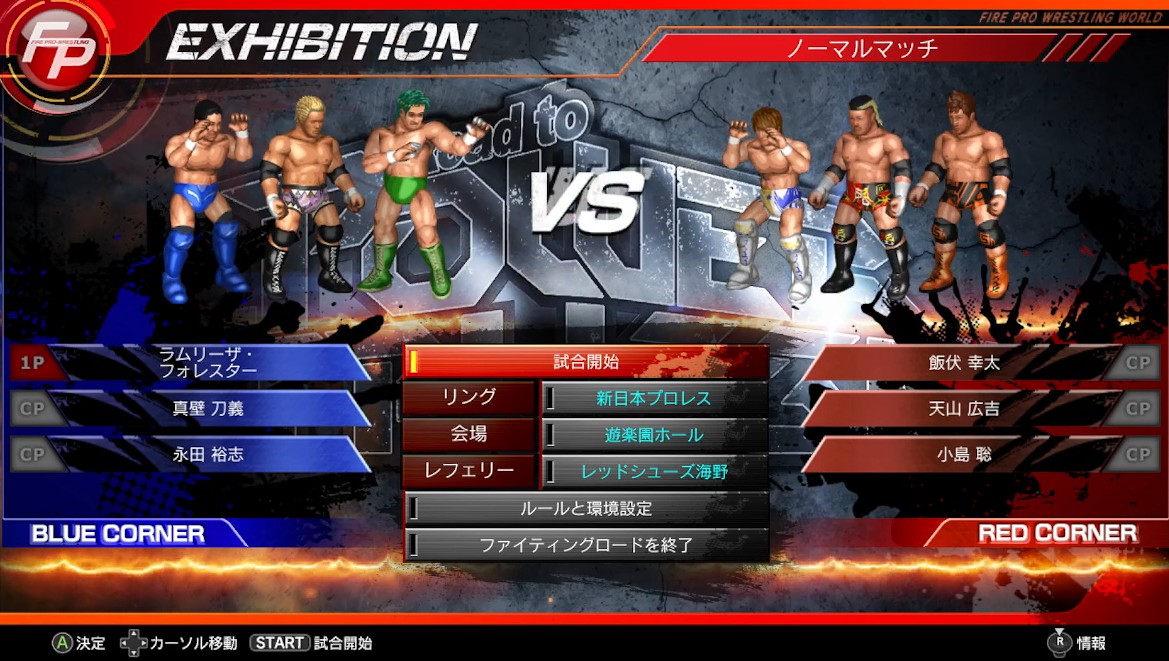Toggle the 1P controller tag
Image resolution: width=1169 pixels, height=661 pixels.
pyautogui.click(x=33, y=363)
